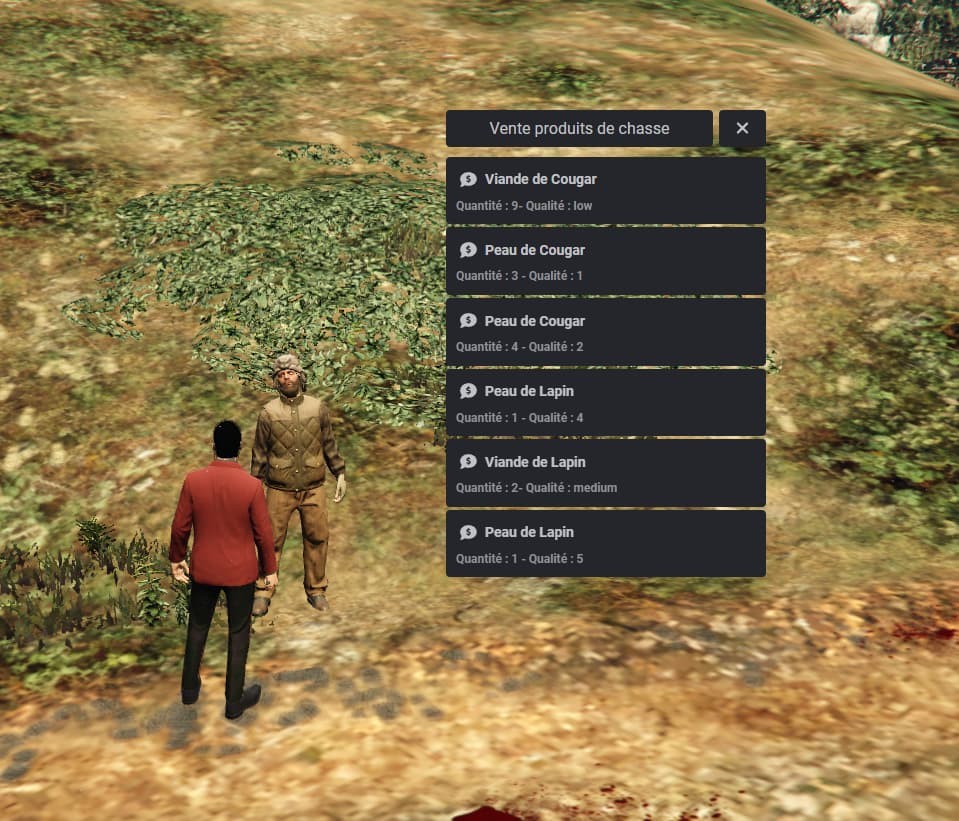Choose Peau de Lapin of Qualité 5
Image resolution: width=959 pixels, height=821 pixels.
[x=605, y=543]
